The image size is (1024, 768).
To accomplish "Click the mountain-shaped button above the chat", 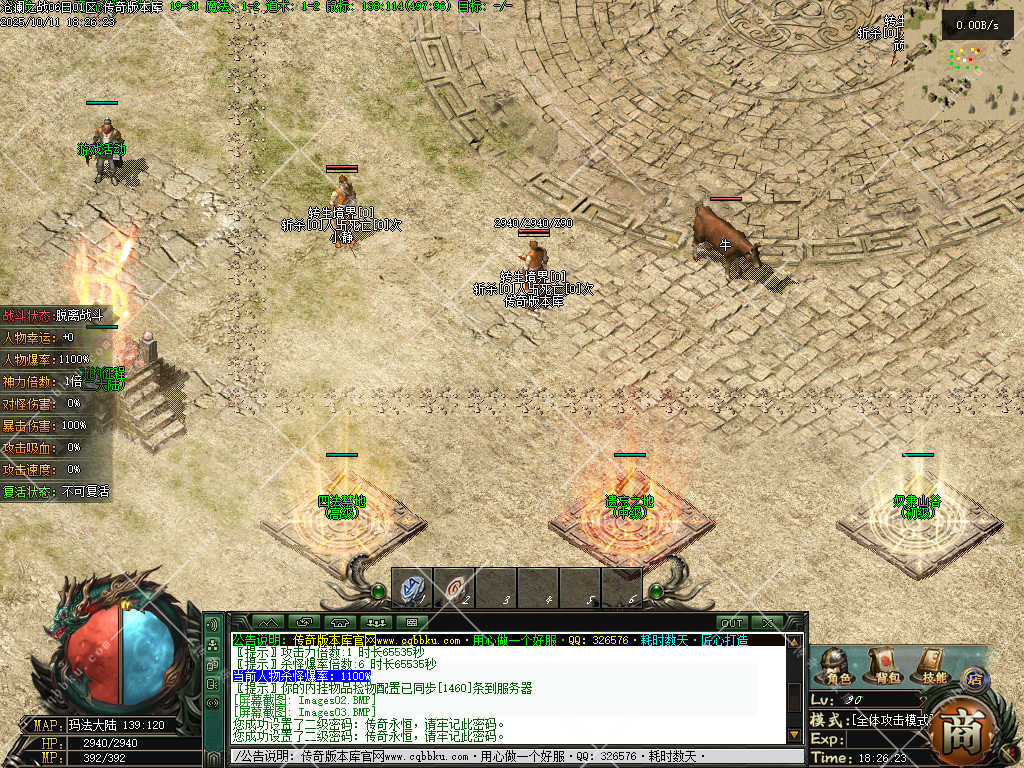I will pyautogui.click(x=266, y=623).
